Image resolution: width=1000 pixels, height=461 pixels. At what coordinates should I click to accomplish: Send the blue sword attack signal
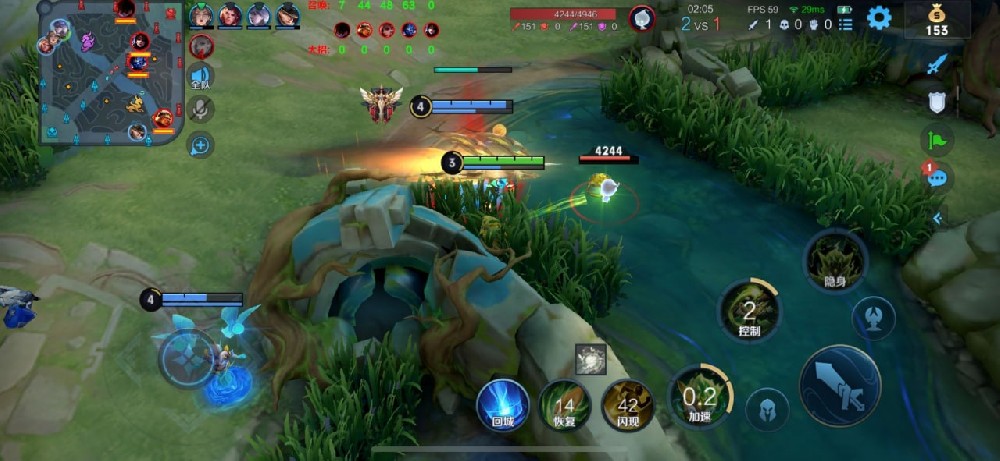(x=937, y=65)
